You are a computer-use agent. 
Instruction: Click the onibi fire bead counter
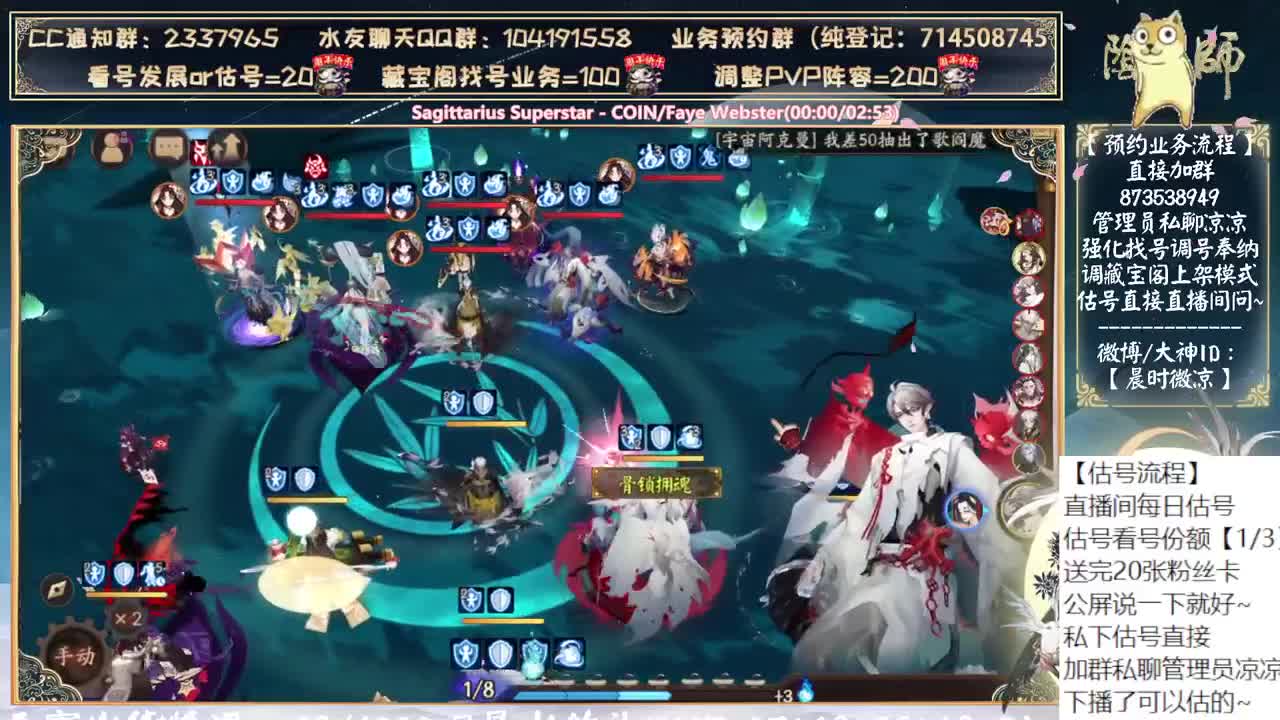coord(788,696)
